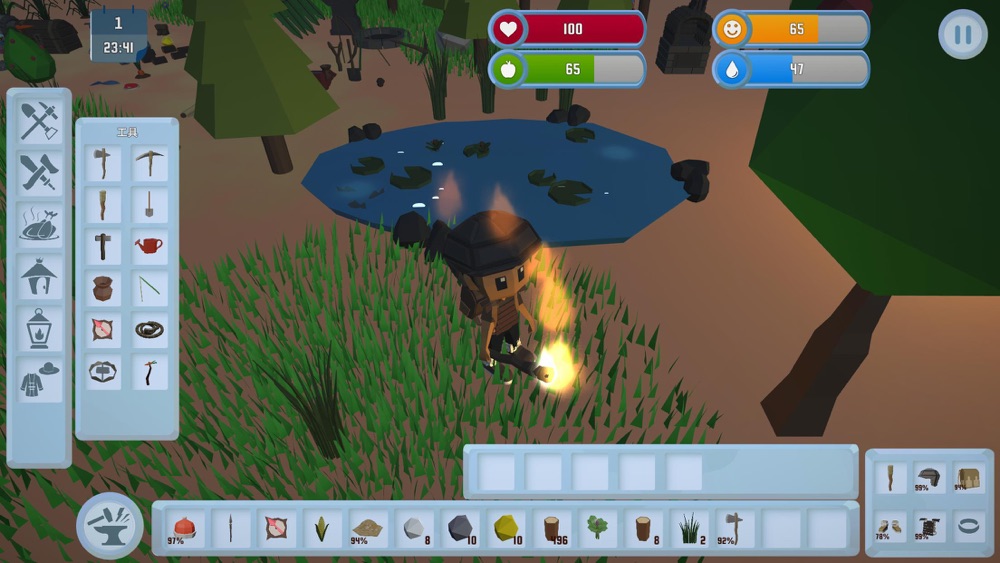
Task: Select the roast chicken food category
Action: tap(39, 225)
